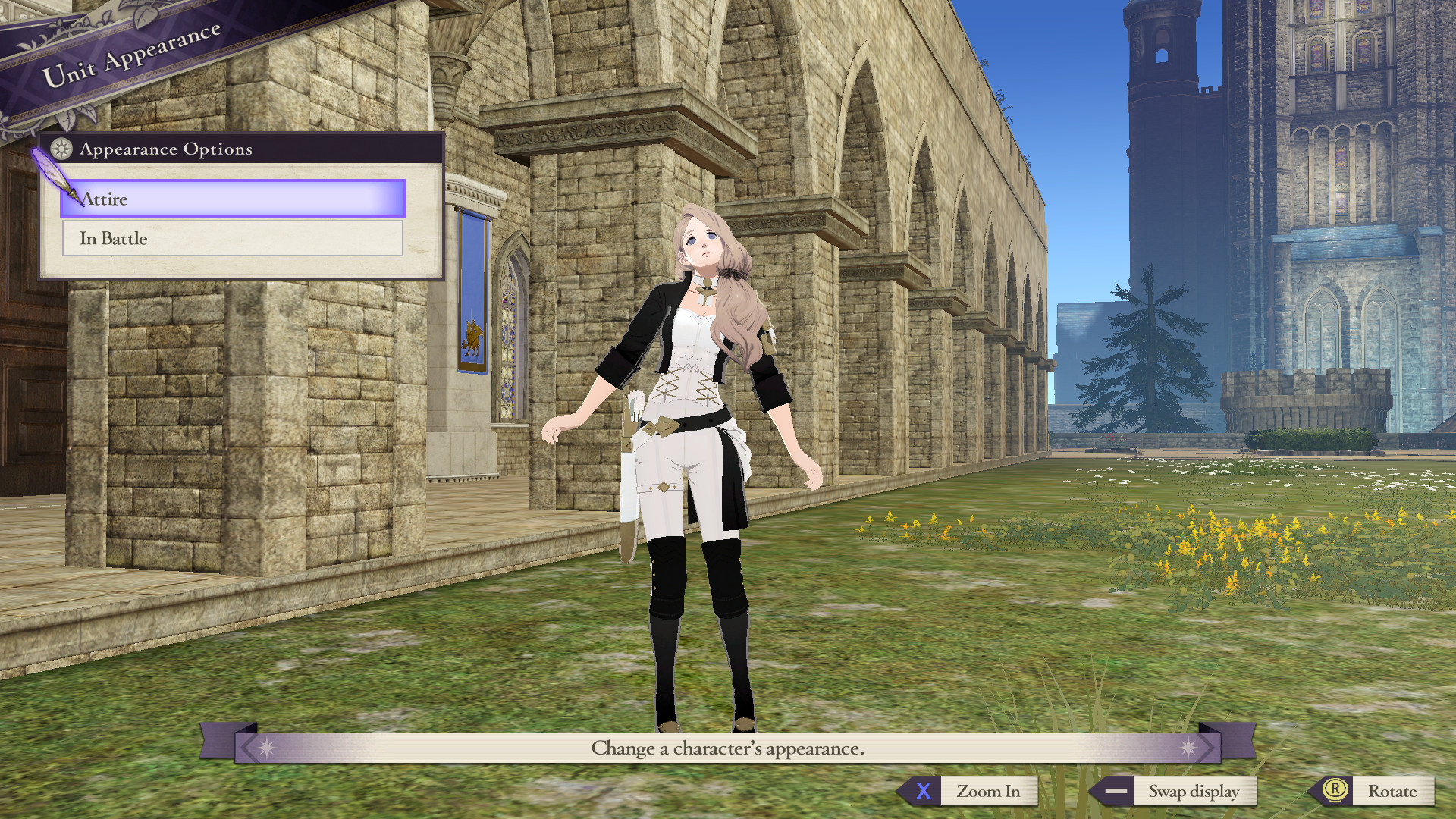Click the Unit Appearance title banner
The height and width of the screenshot is (819, 1456).
130,55
